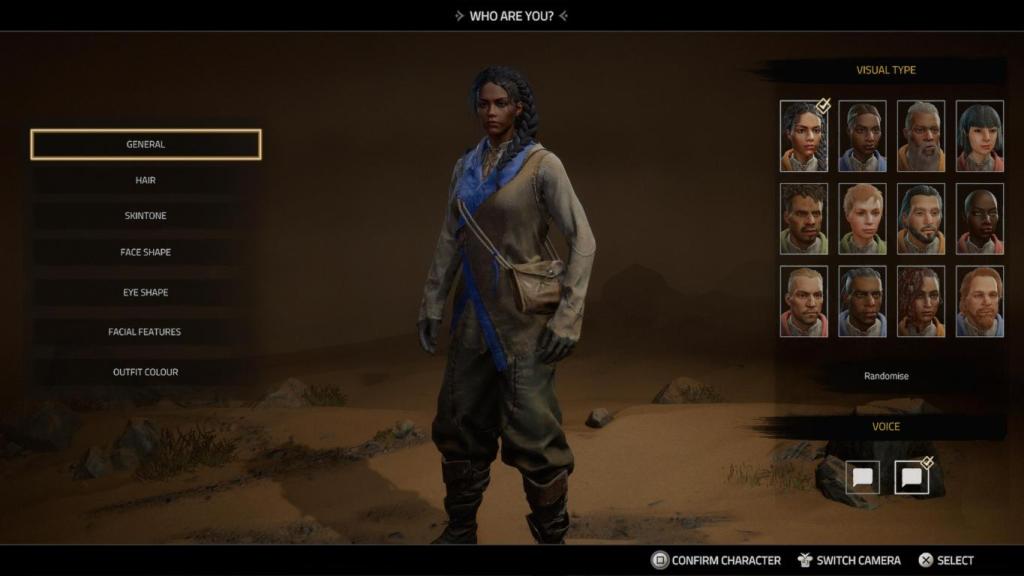The height and width of the screenshot is (576, 1024).
Task: Choose the curly red-haired woman portrait
Action: click(x=921, y=301)
